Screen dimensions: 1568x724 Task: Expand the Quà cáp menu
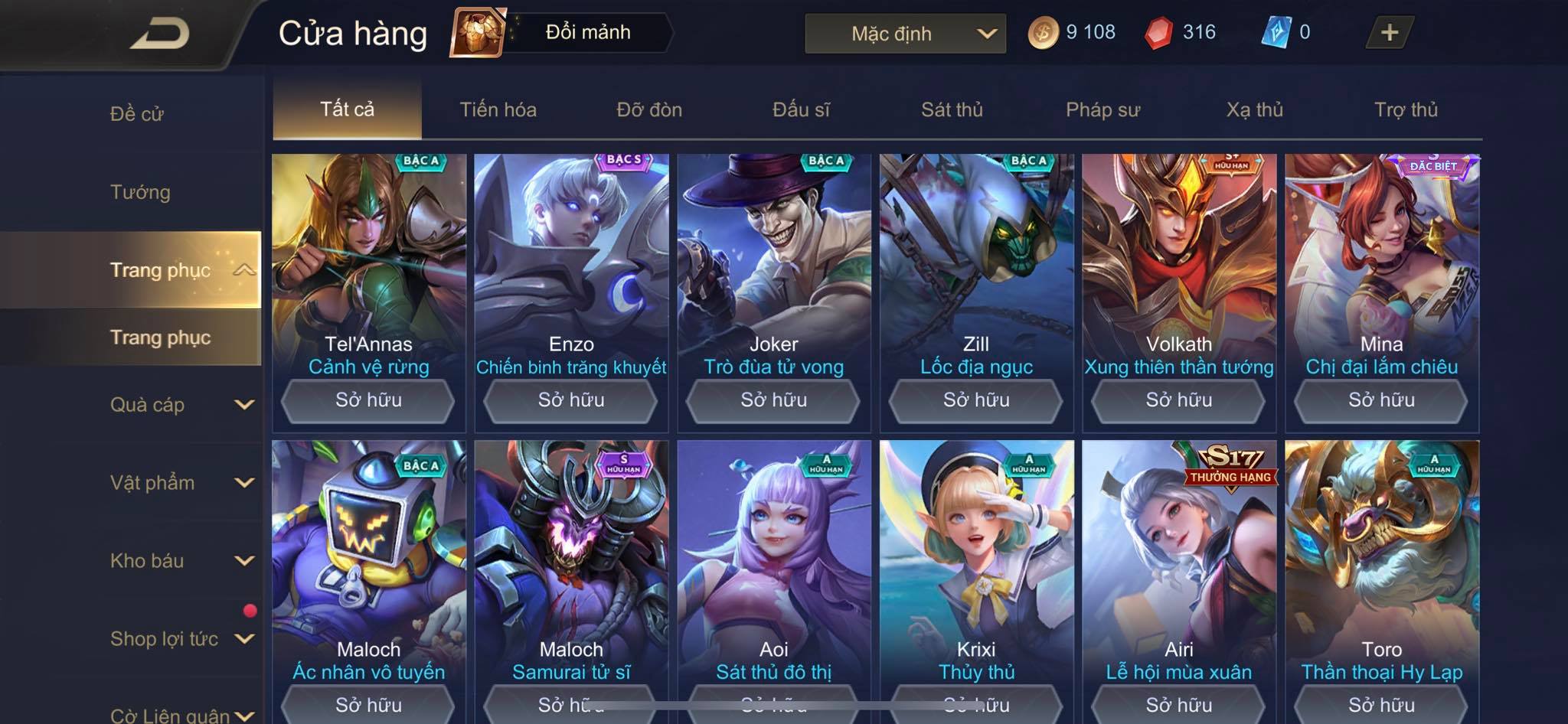pyautogui.click(x=181, y=405)
